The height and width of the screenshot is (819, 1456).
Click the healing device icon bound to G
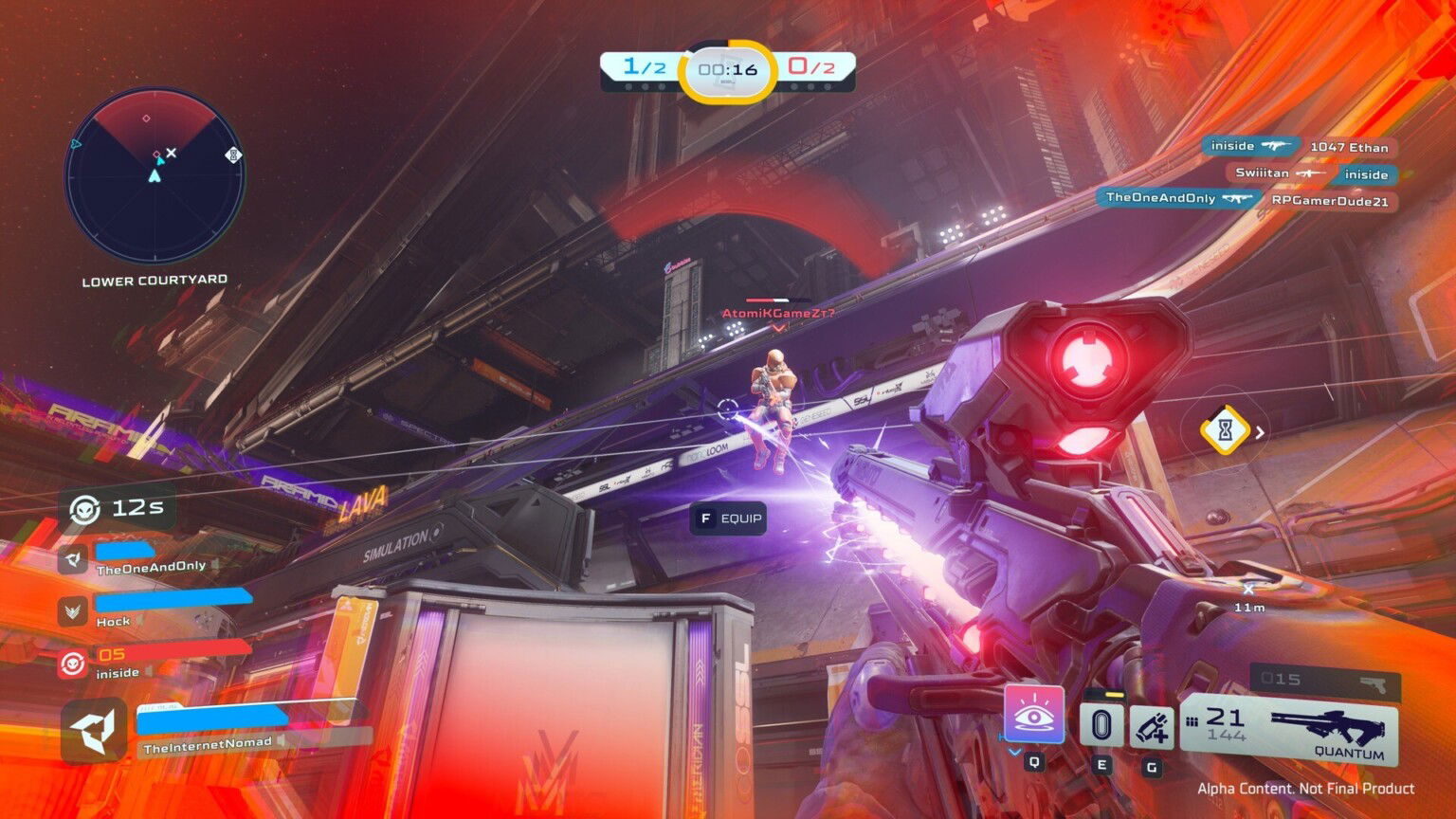click(1152, 727)
